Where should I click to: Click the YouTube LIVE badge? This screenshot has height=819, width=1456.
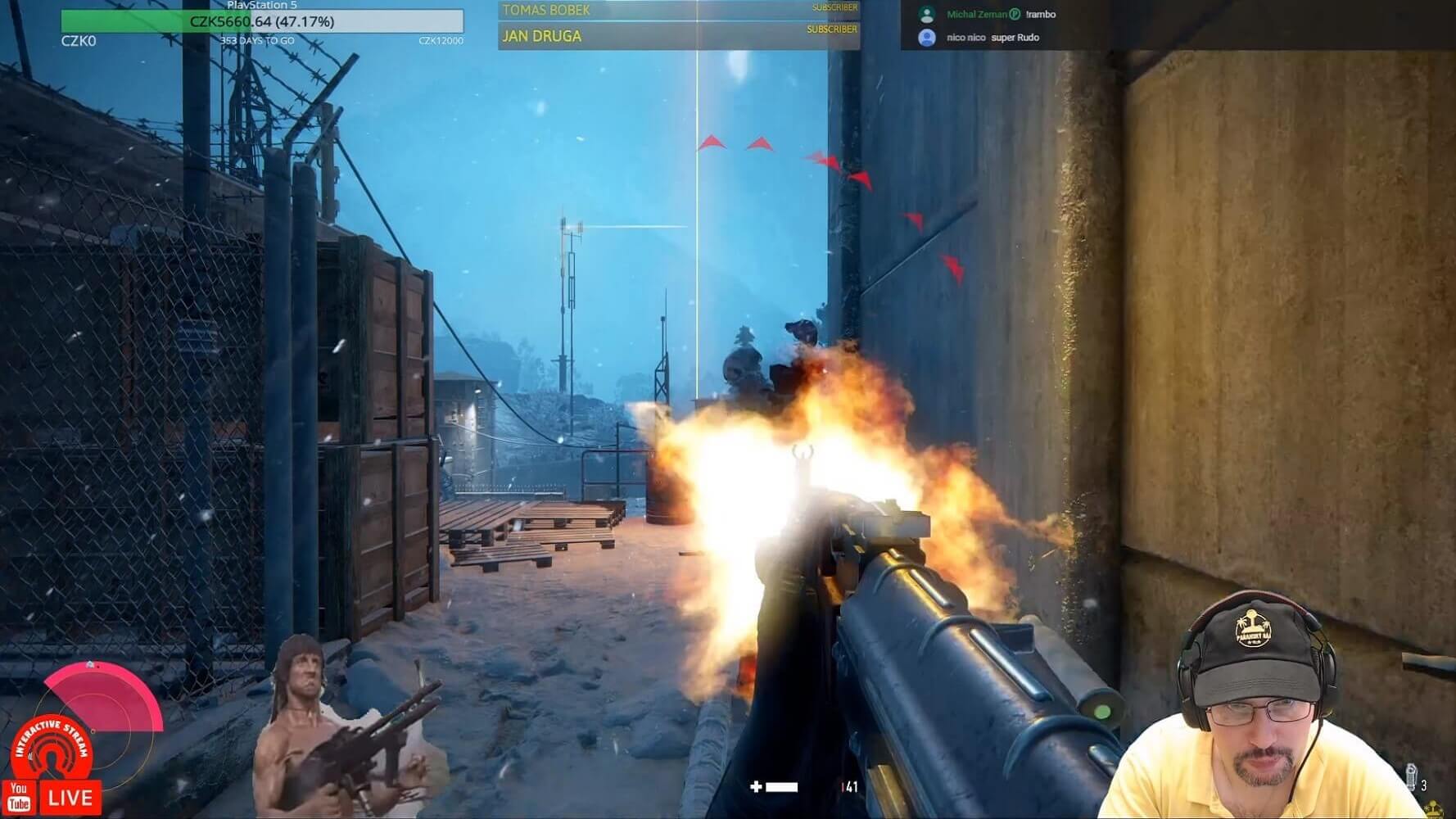coord(52,798)
